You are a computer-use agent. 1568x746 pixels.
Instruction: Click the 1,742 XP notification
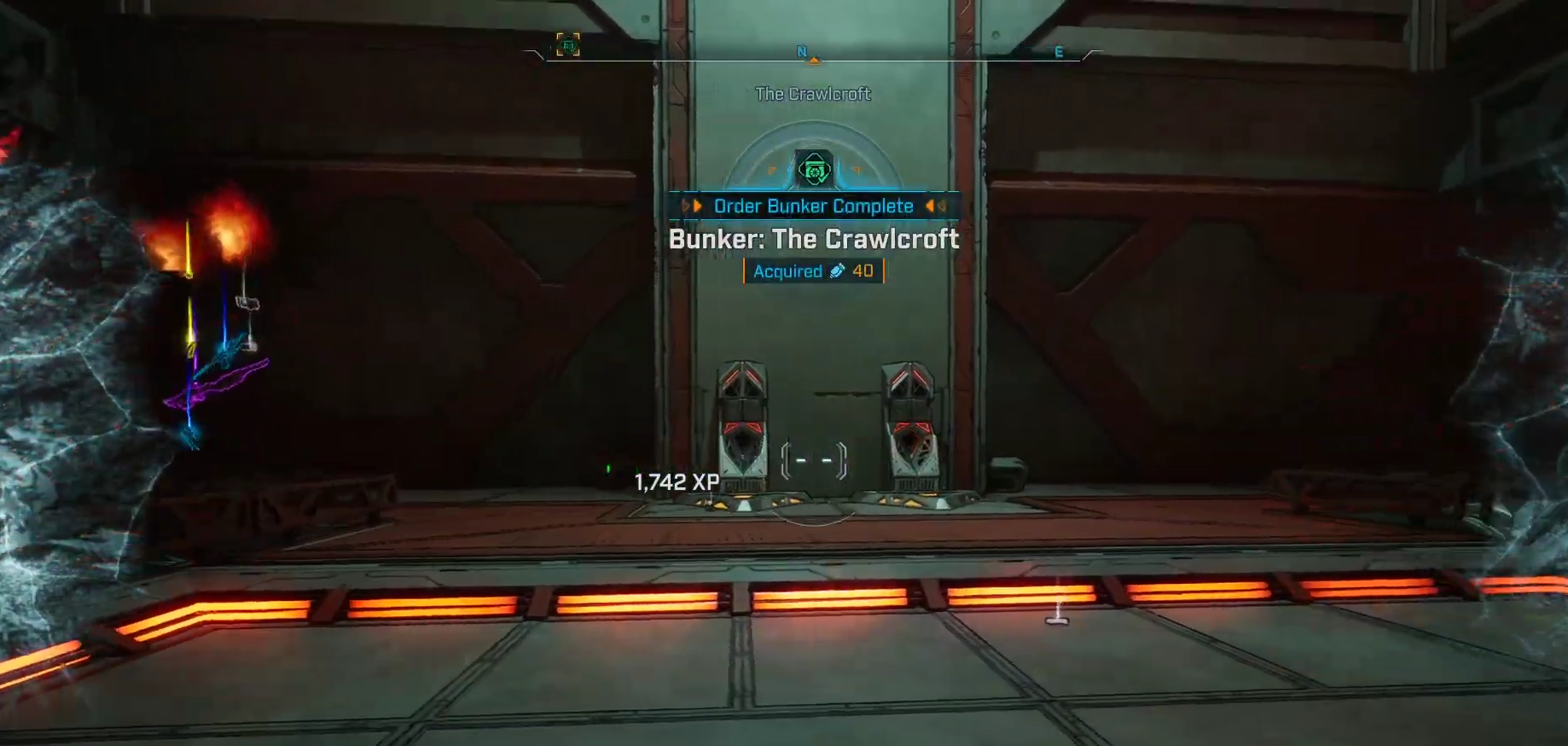pyautogui.click(x=675, y=481)
